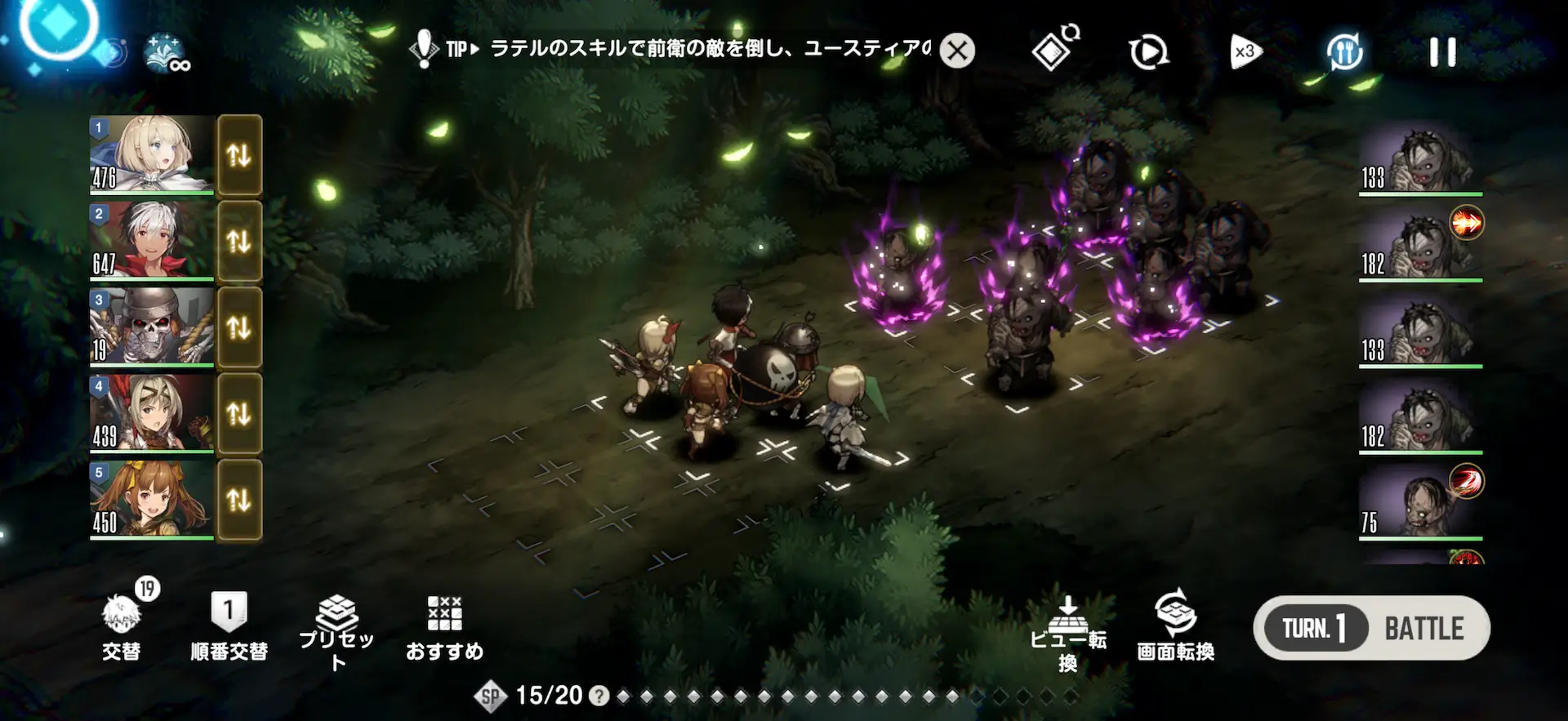Open the SP gauge help question mark

[x=599, y=696]
